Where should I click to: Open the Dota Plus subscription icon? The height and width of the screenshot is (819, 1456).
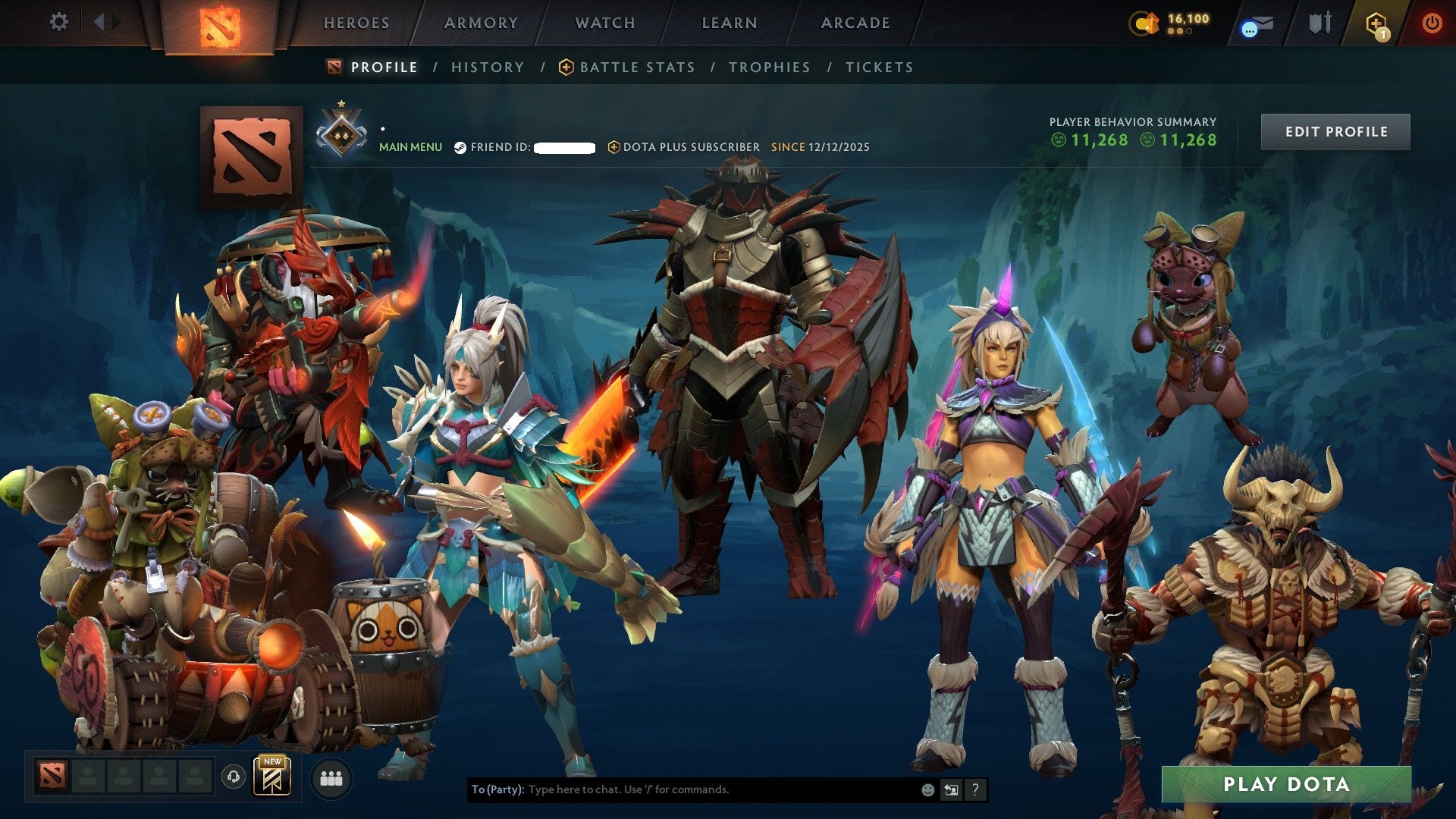coord(613,147)
